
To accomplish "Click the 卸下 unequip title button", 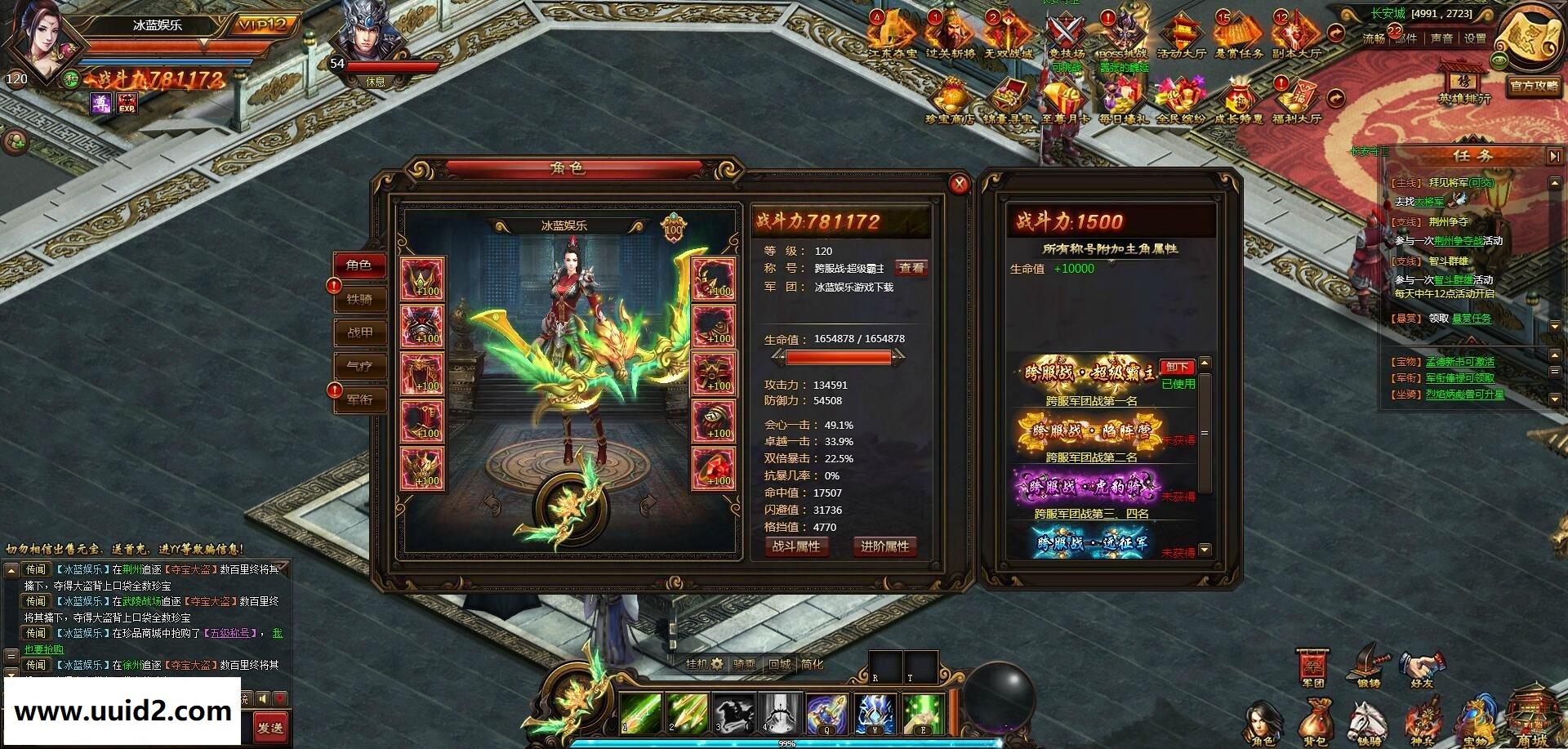I will pyautogui.click(x=1178, y=368).
